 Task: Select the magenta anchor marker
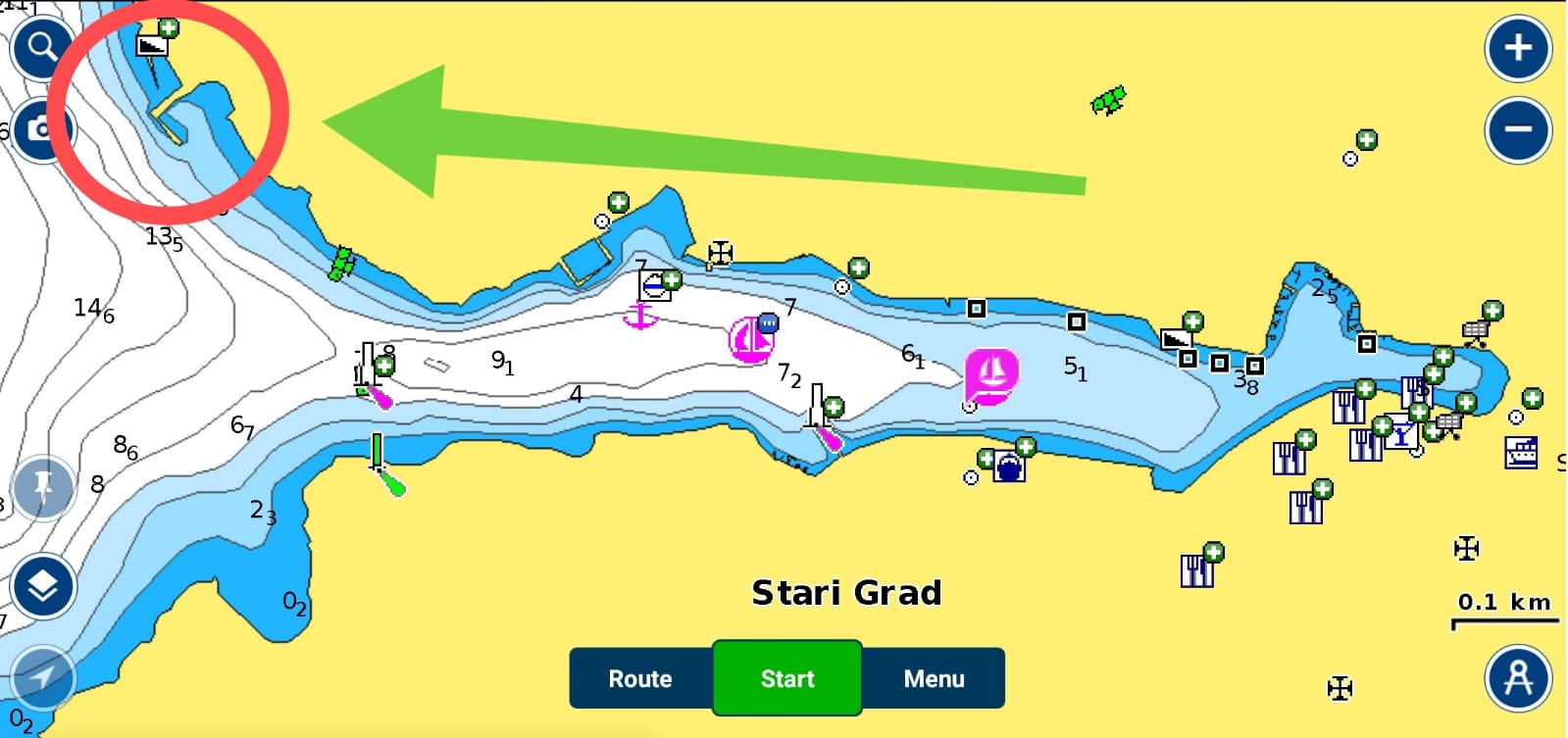tap(640, 316)
